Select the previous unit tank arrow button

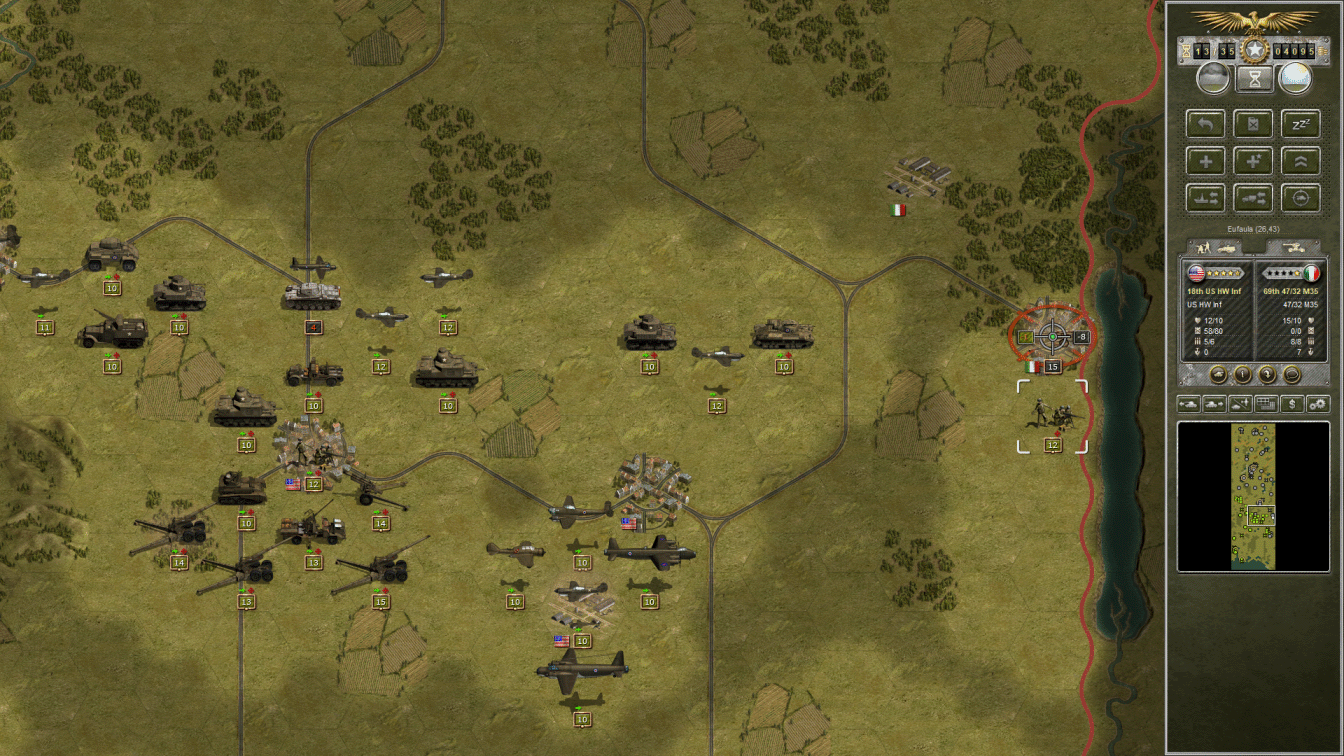[x=1190, y=404]
